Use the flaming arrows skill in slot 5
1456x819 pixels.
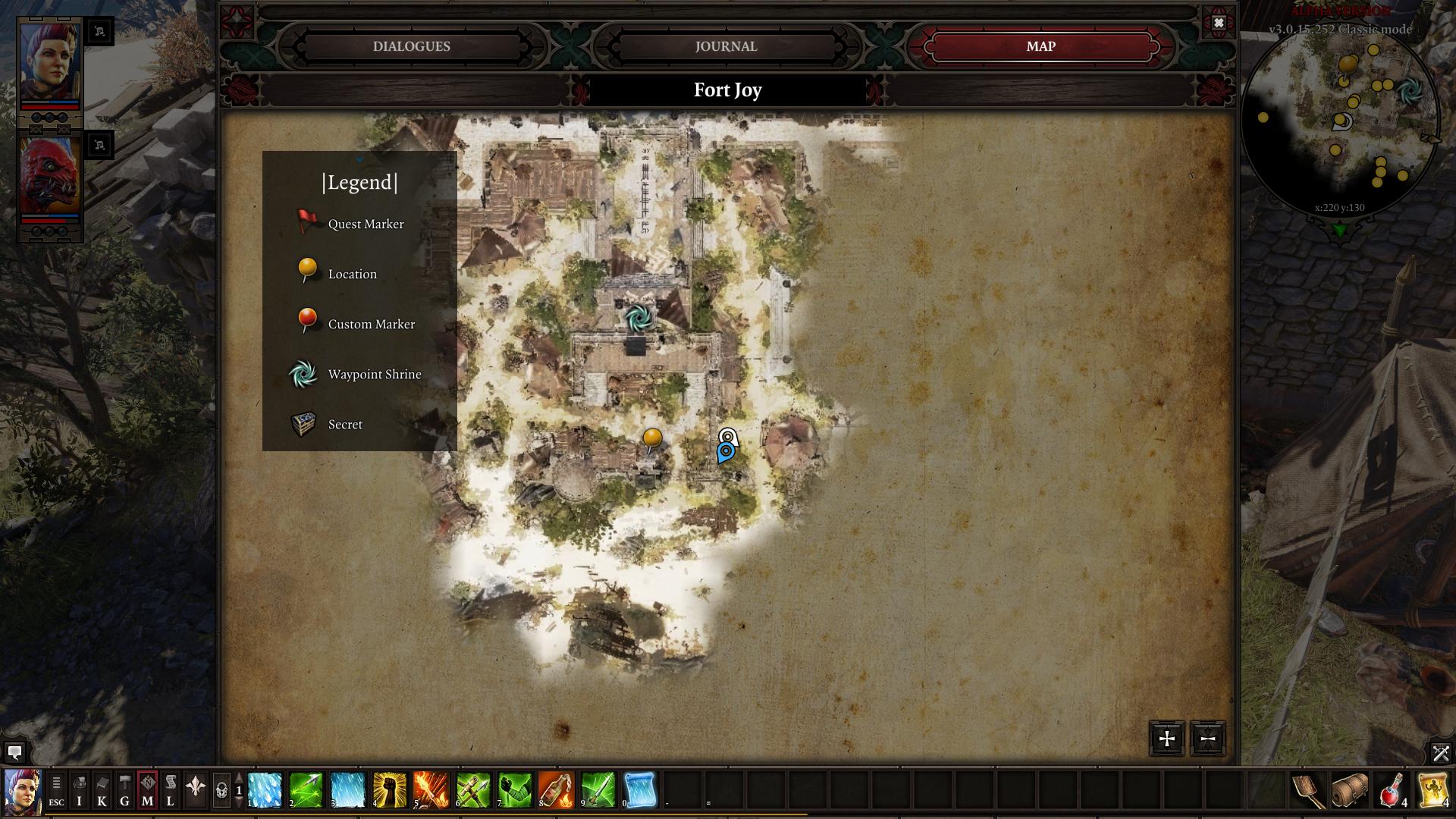pos(431,790)
